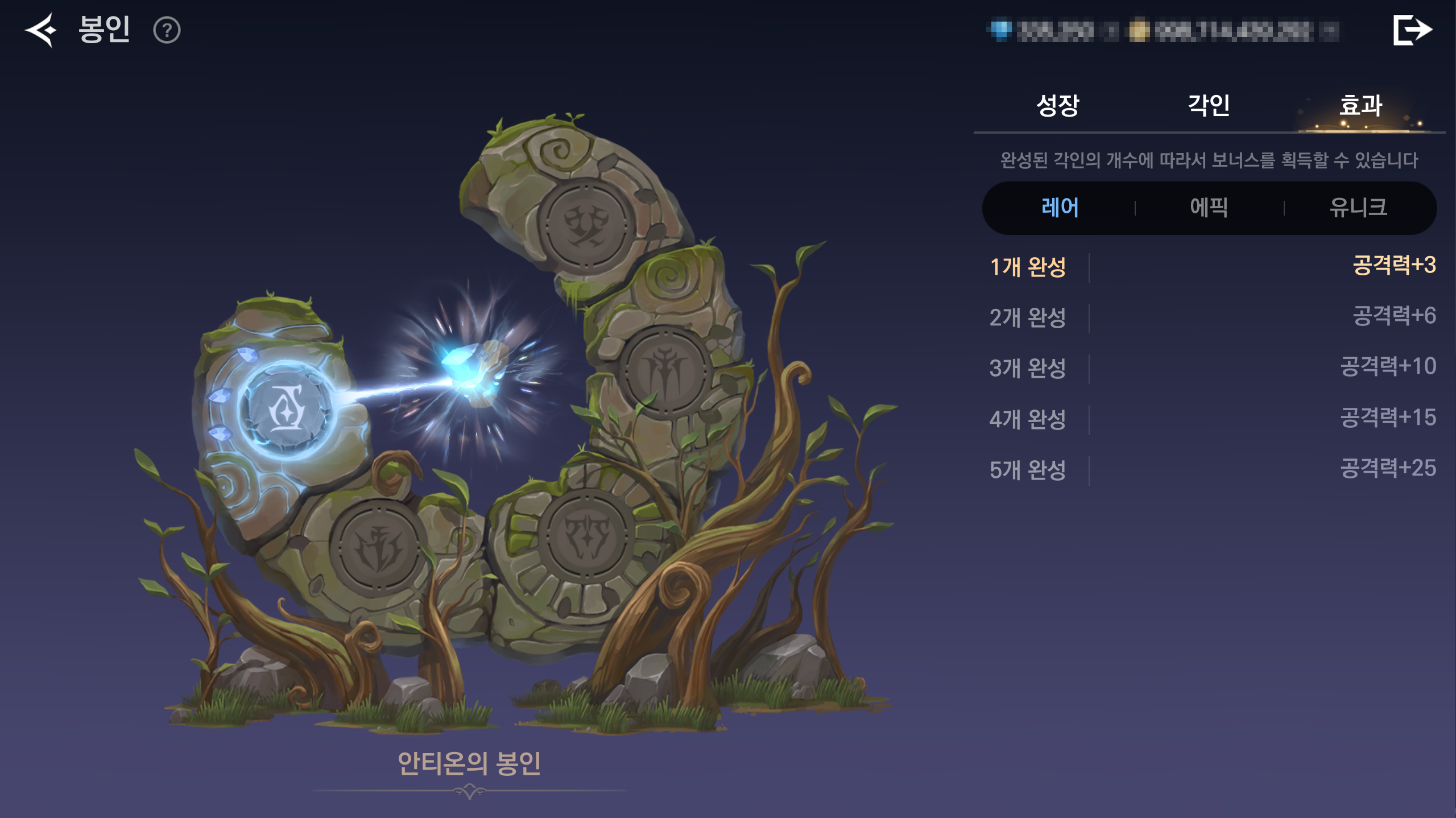Choose the 유니크 rarity filter
Viewport: 1456px width, 818px height.
pyautogui.click(x=1358, y=208)
